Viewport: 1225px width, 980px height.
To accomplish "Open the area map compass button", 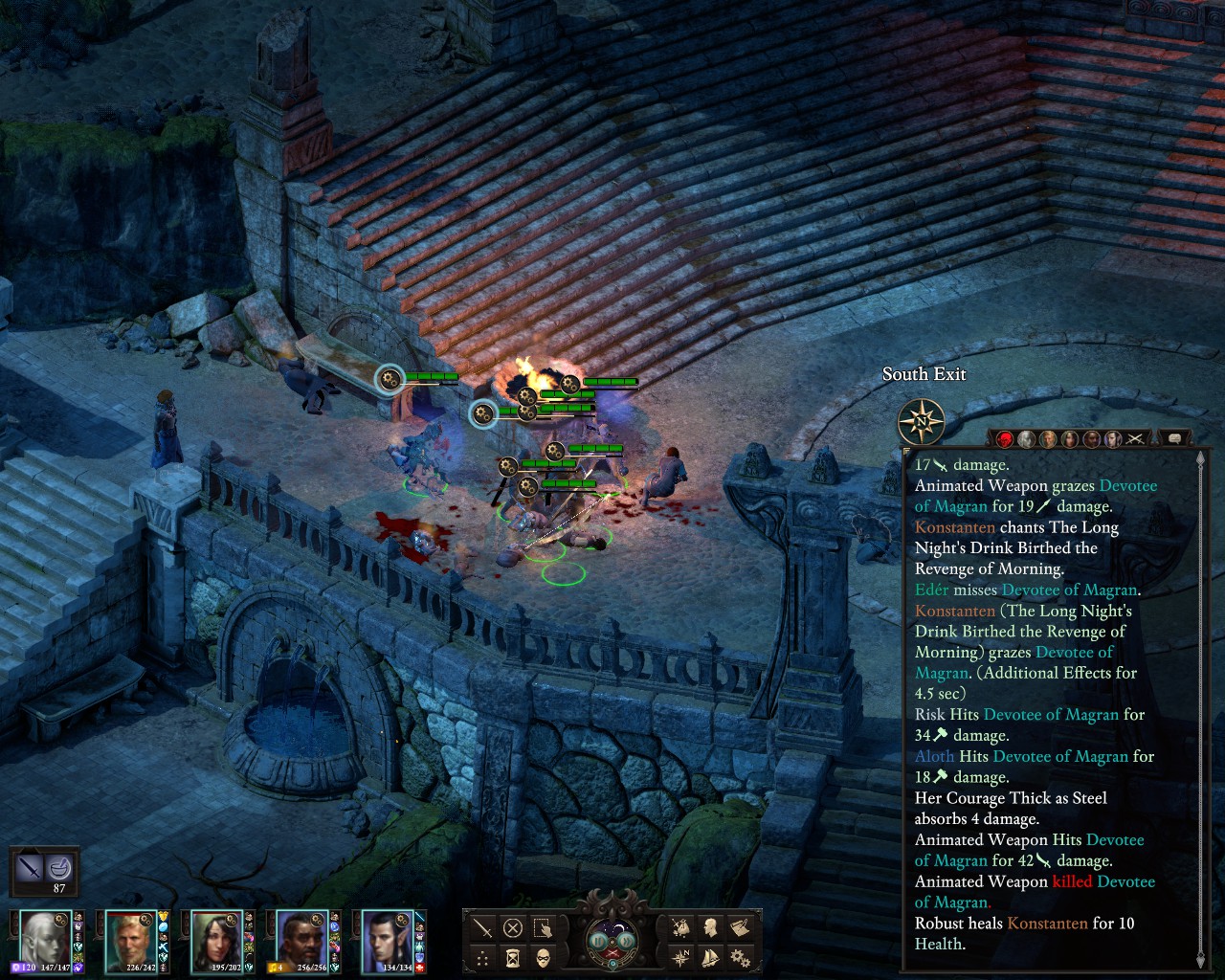I will point(680,957).
